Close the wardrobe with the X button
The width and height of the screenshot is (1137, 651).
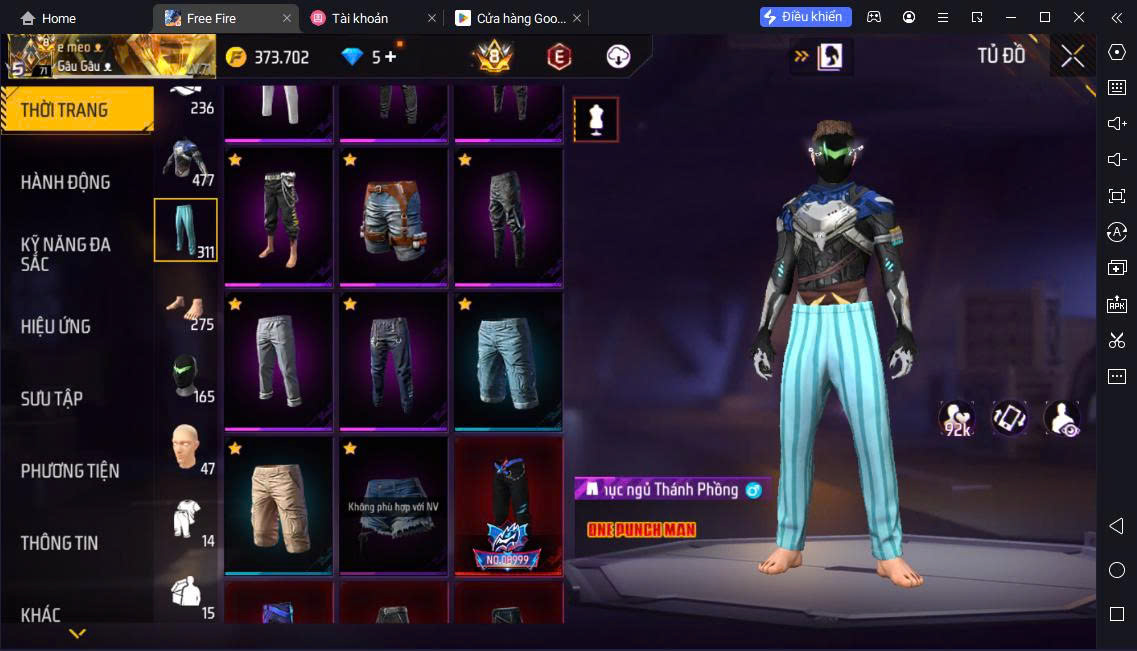pos(1072,57)
